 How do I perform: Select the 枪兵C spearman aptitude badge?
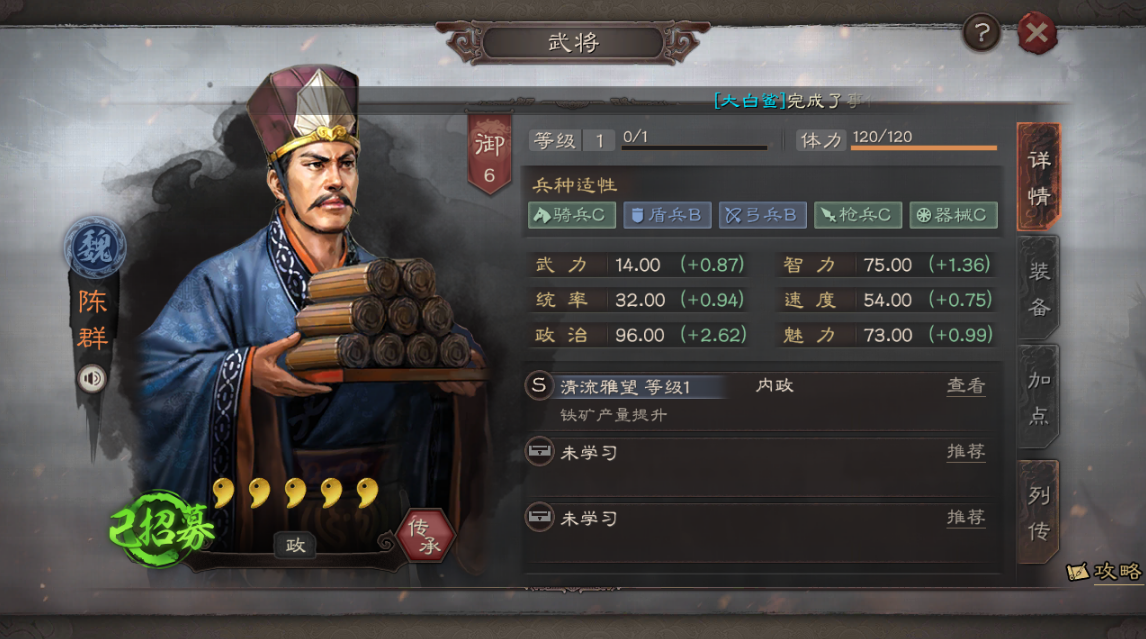coord(858,215)
